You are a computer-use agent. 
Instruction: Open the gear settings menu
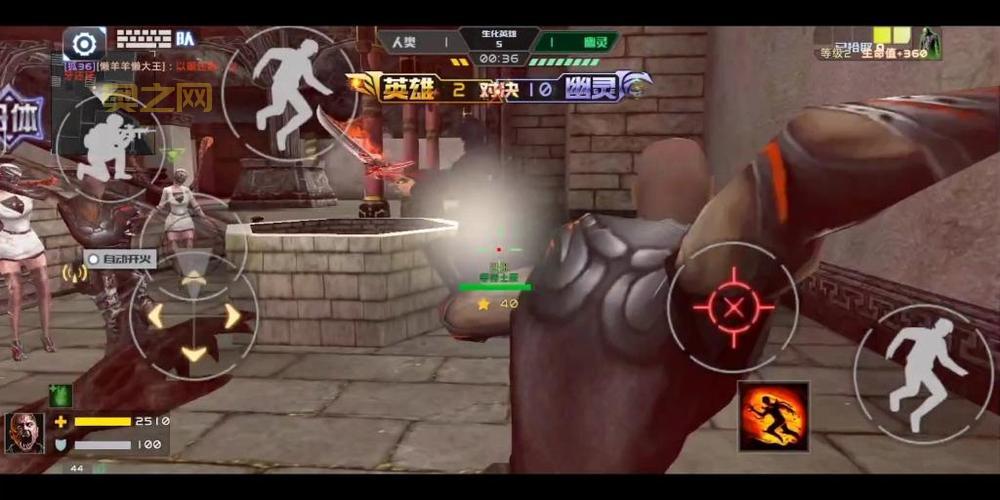[x=85, y=44]
